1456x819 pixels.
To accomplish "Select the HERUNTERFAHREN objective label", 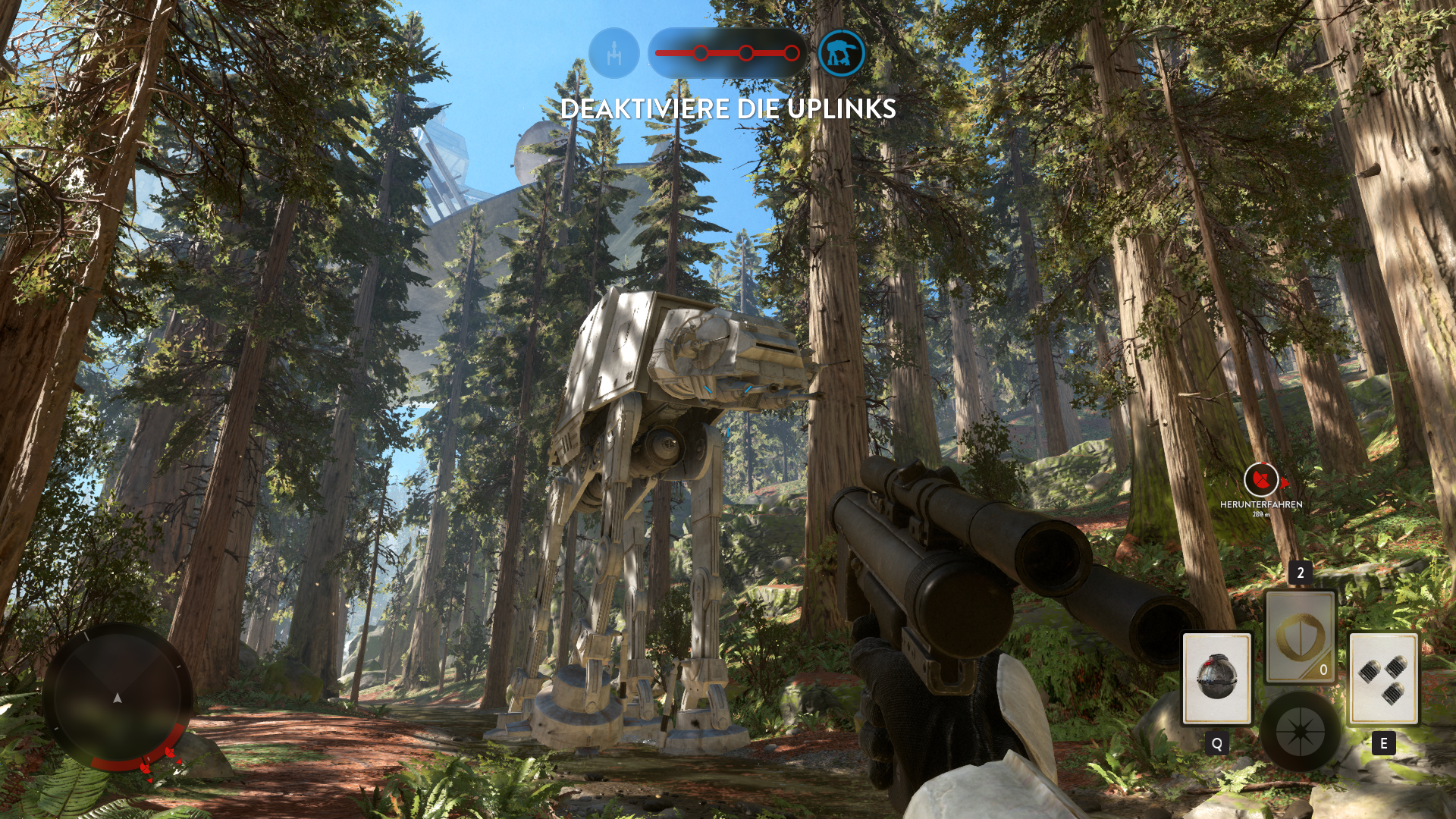I will tap(1261, 503).
